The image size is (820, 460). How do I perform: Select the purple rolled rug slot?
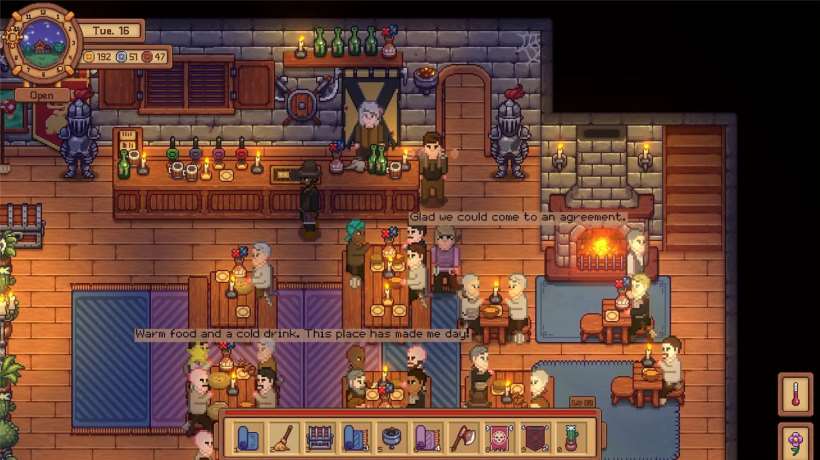tap(425, 437)
